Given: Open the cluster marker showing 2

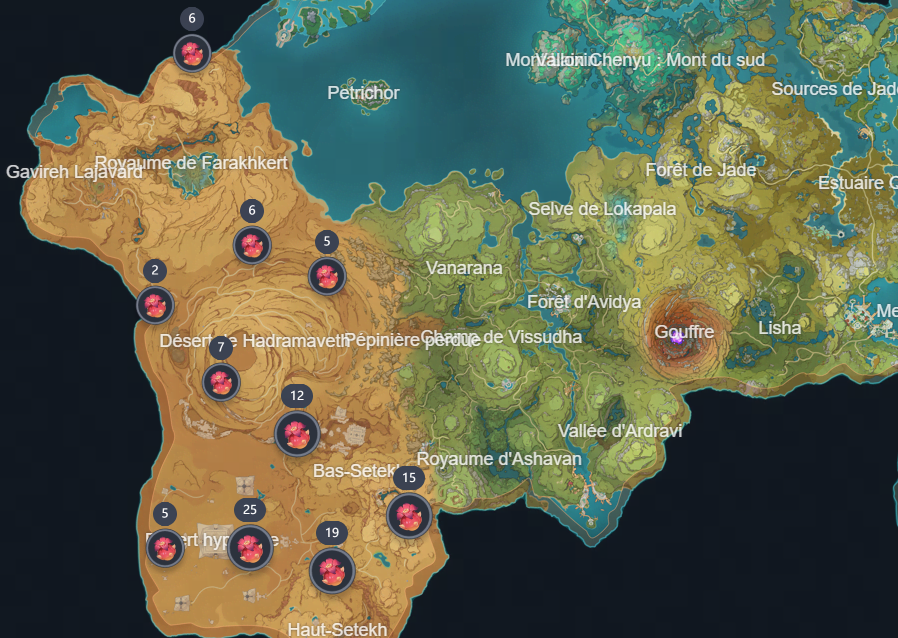Looking at the screenshot, I should pyautogui.click(x=155, y=304).
